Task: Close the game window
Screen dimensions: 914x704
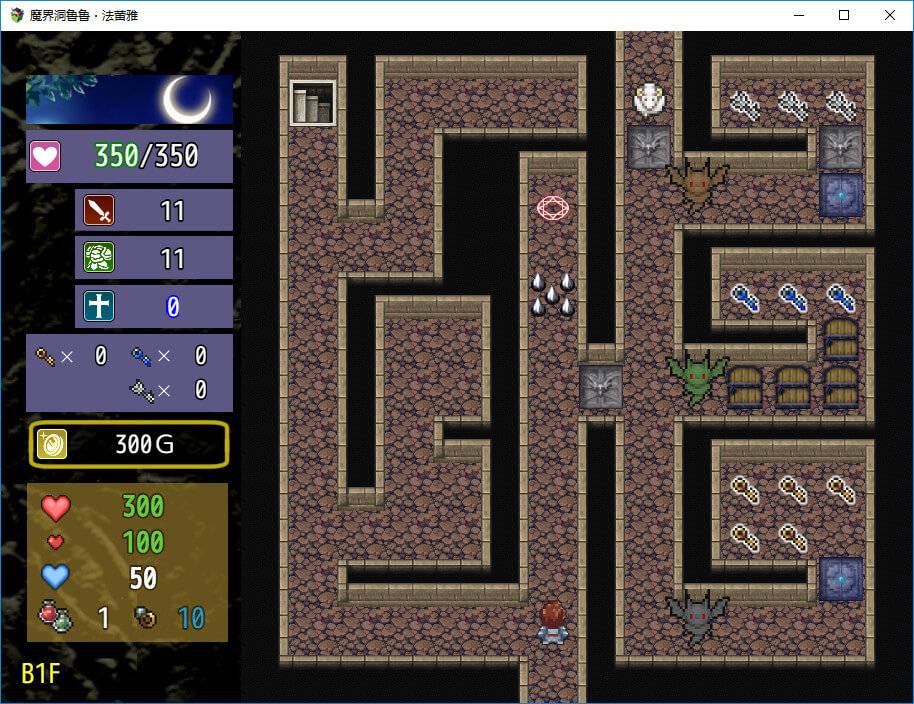Action: [x=890, y=15]
